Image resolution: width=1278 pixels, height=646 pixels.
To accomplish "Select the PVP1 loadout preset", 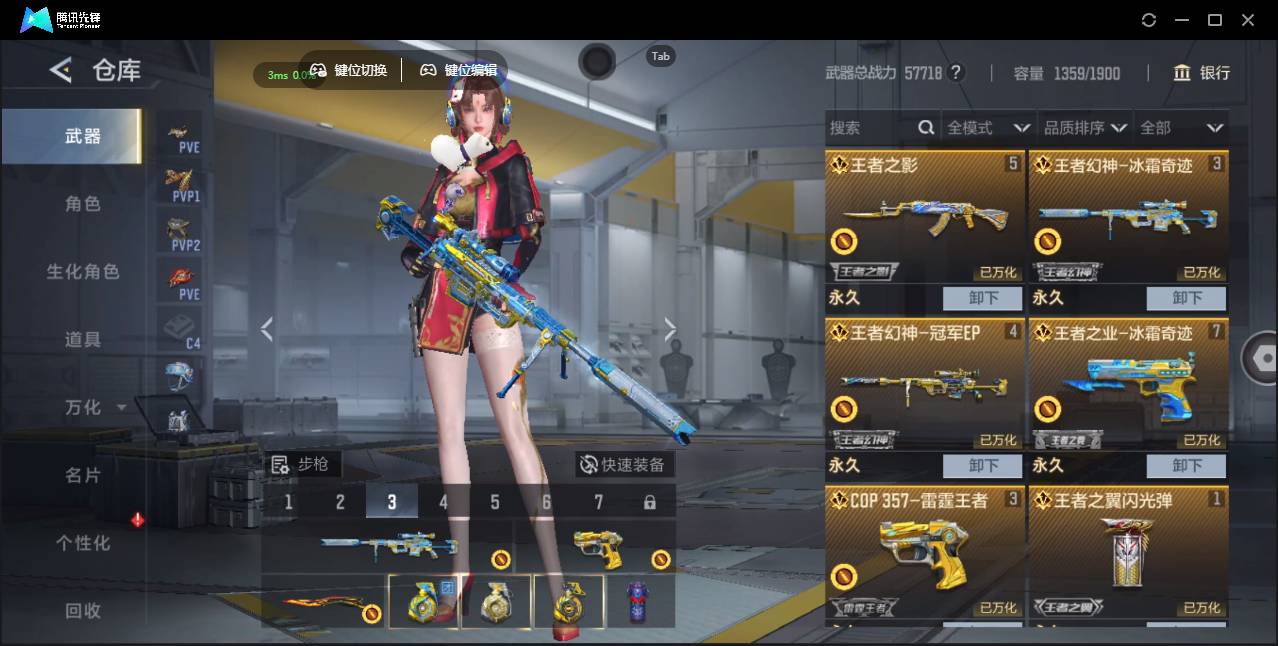I will pos(181,185).
